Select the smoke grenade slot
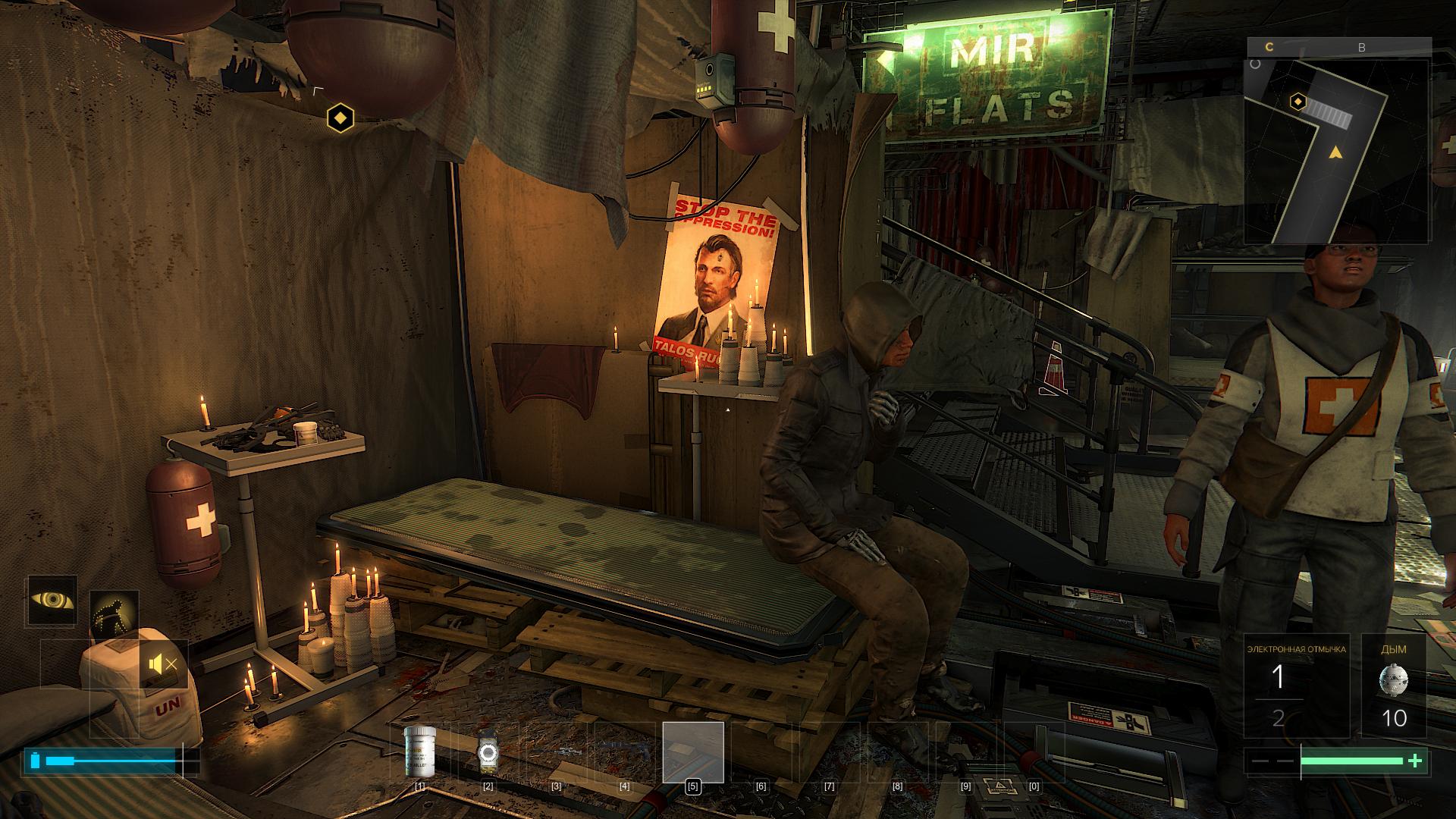1456x819 pixels. click(1394, 686)
